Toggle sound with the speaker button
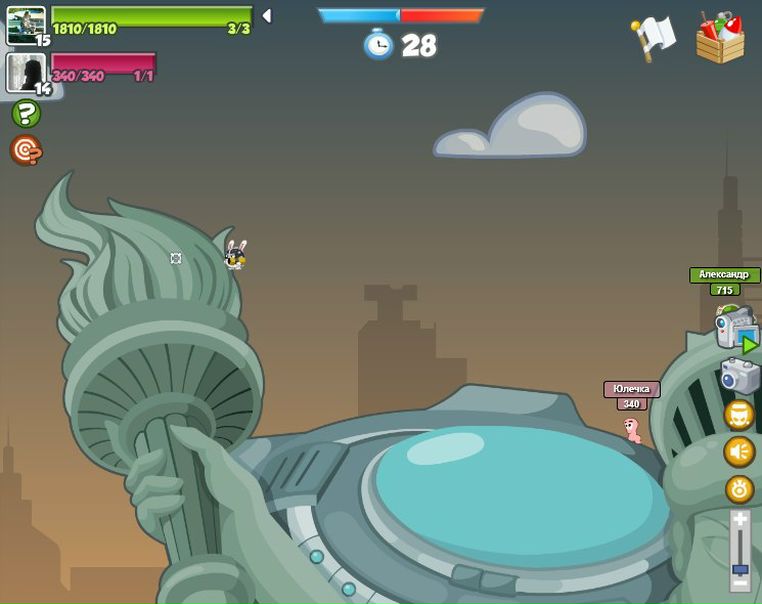This screenshot has width=762, height=604. [x=740, y=452]
